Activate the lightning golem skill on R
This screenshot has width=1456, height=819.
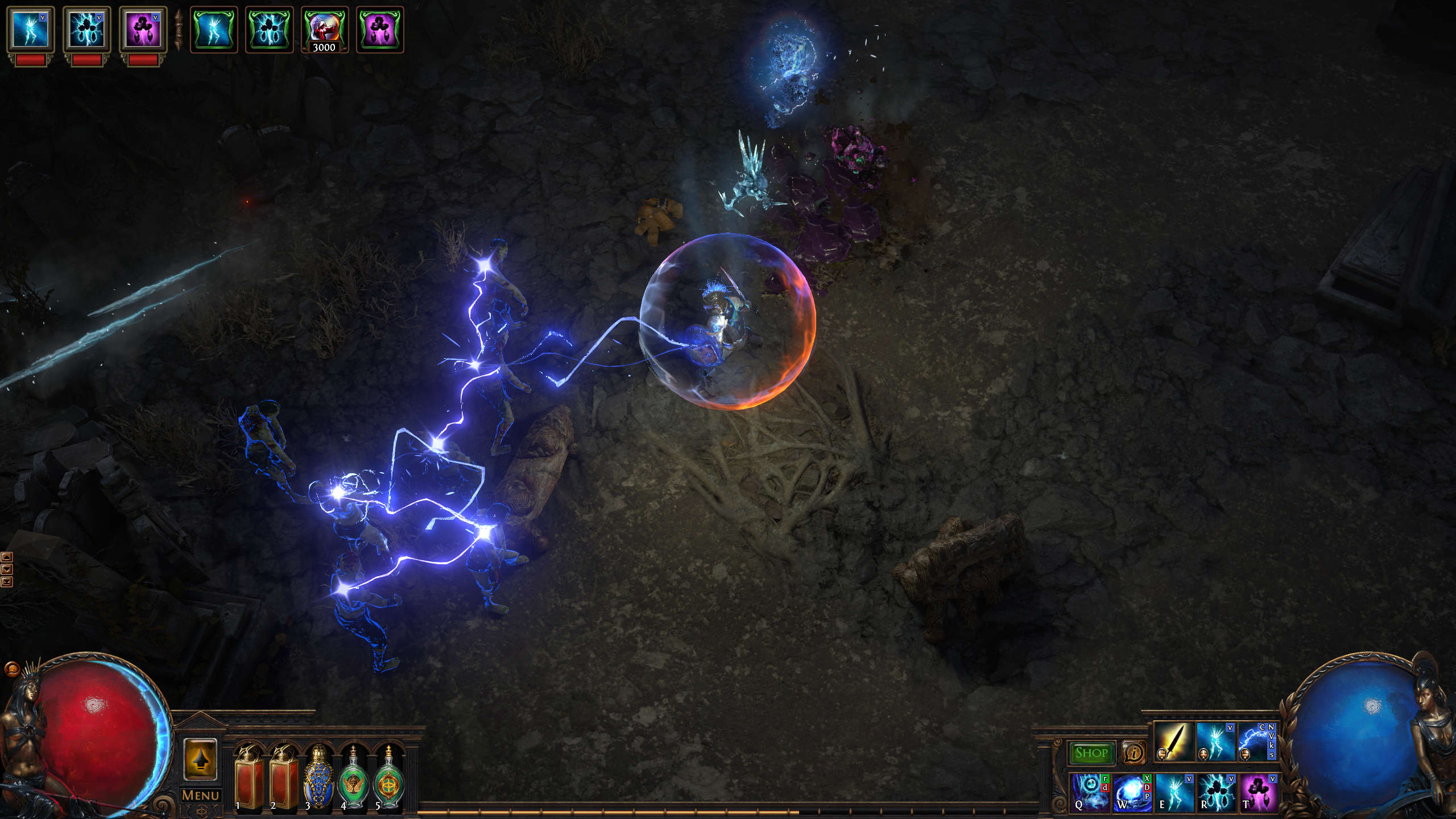click(1216, 791)
